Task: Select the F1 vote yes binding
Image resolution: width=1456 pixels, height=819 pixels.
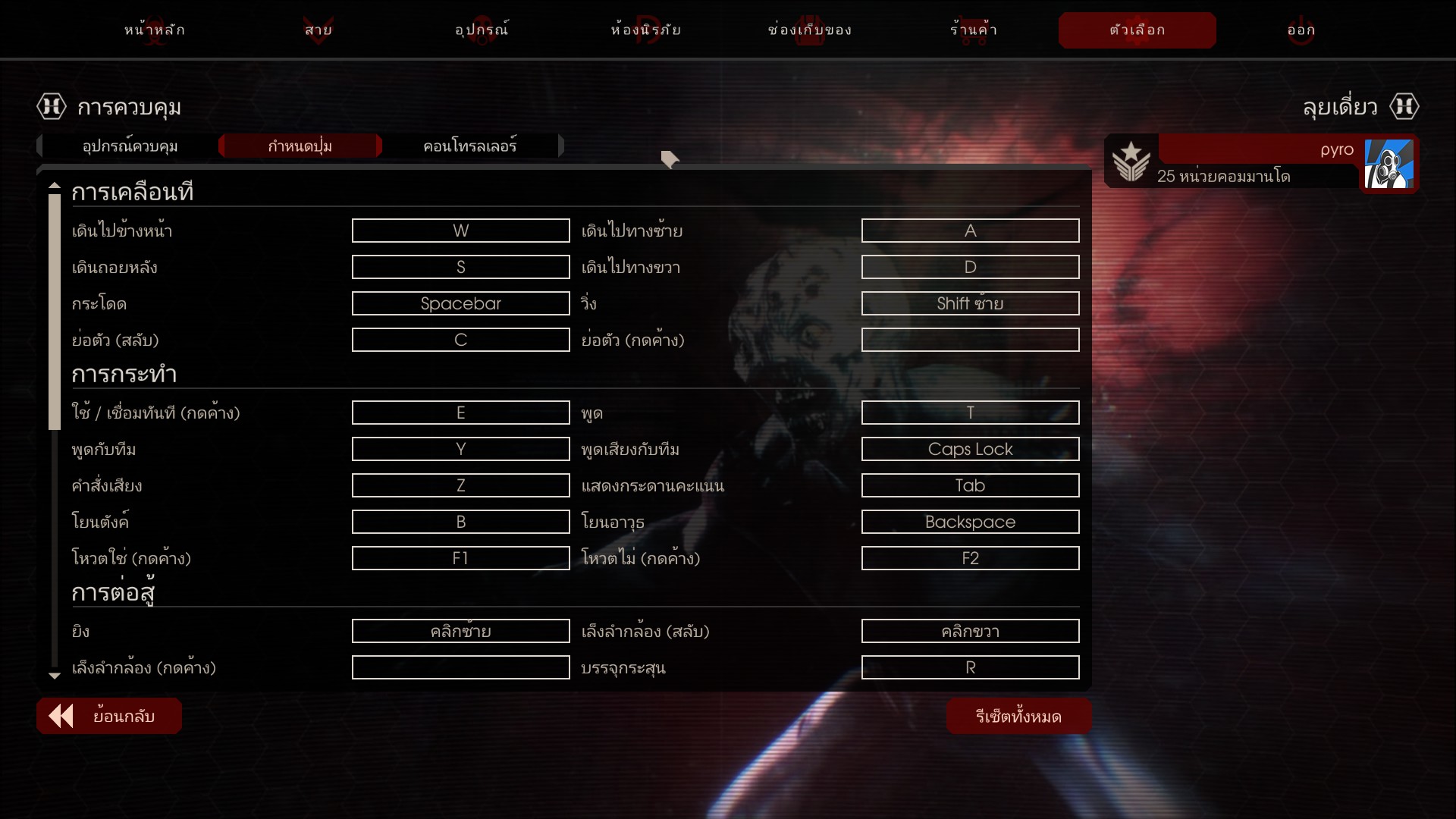Action: click(x=460, y=558)
